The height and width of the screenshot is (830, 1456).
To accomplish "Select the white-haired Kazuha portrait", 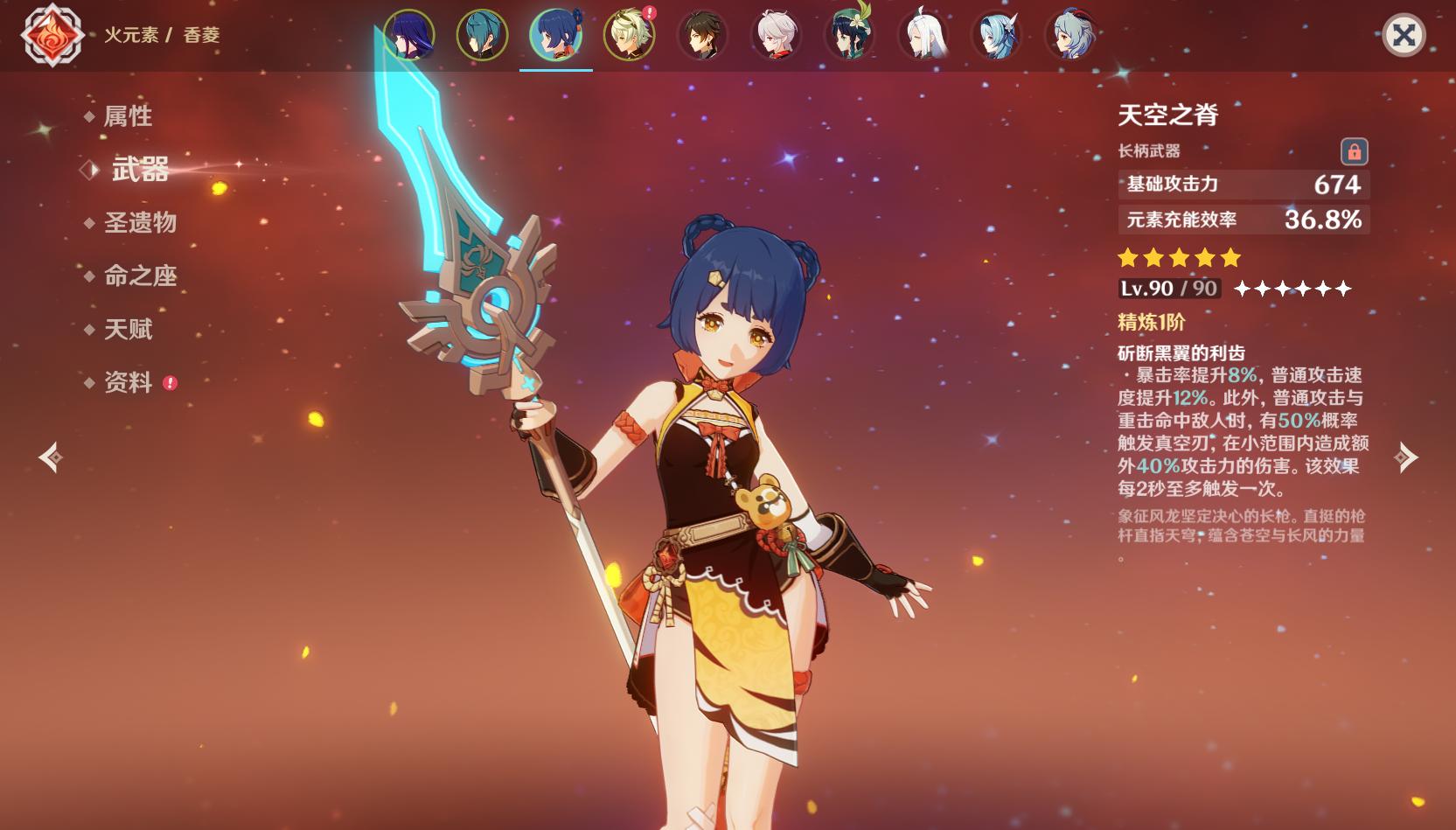I will pos(777,35).
